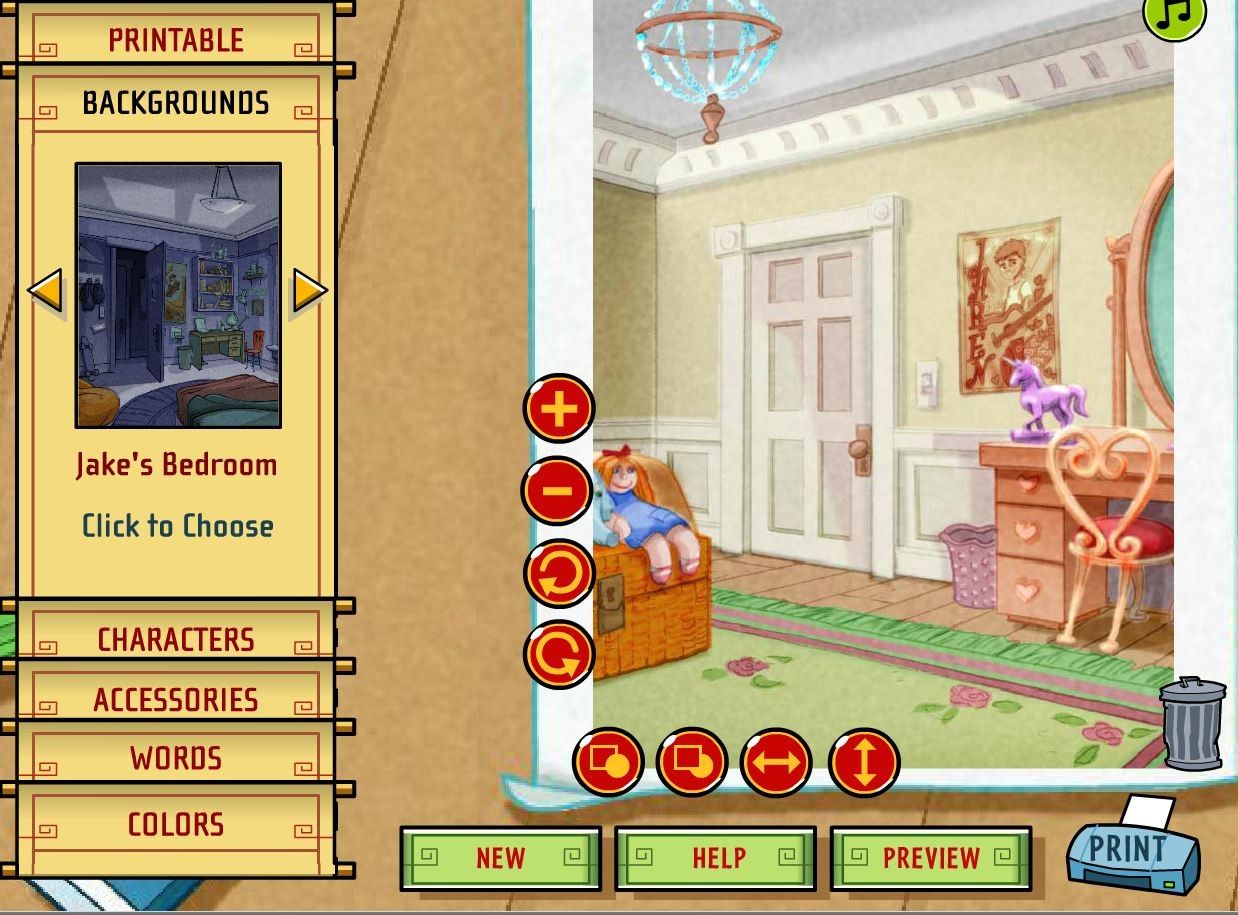Preview the finished scene
The image size is (1238, 915).
click(x=931, y=858)
